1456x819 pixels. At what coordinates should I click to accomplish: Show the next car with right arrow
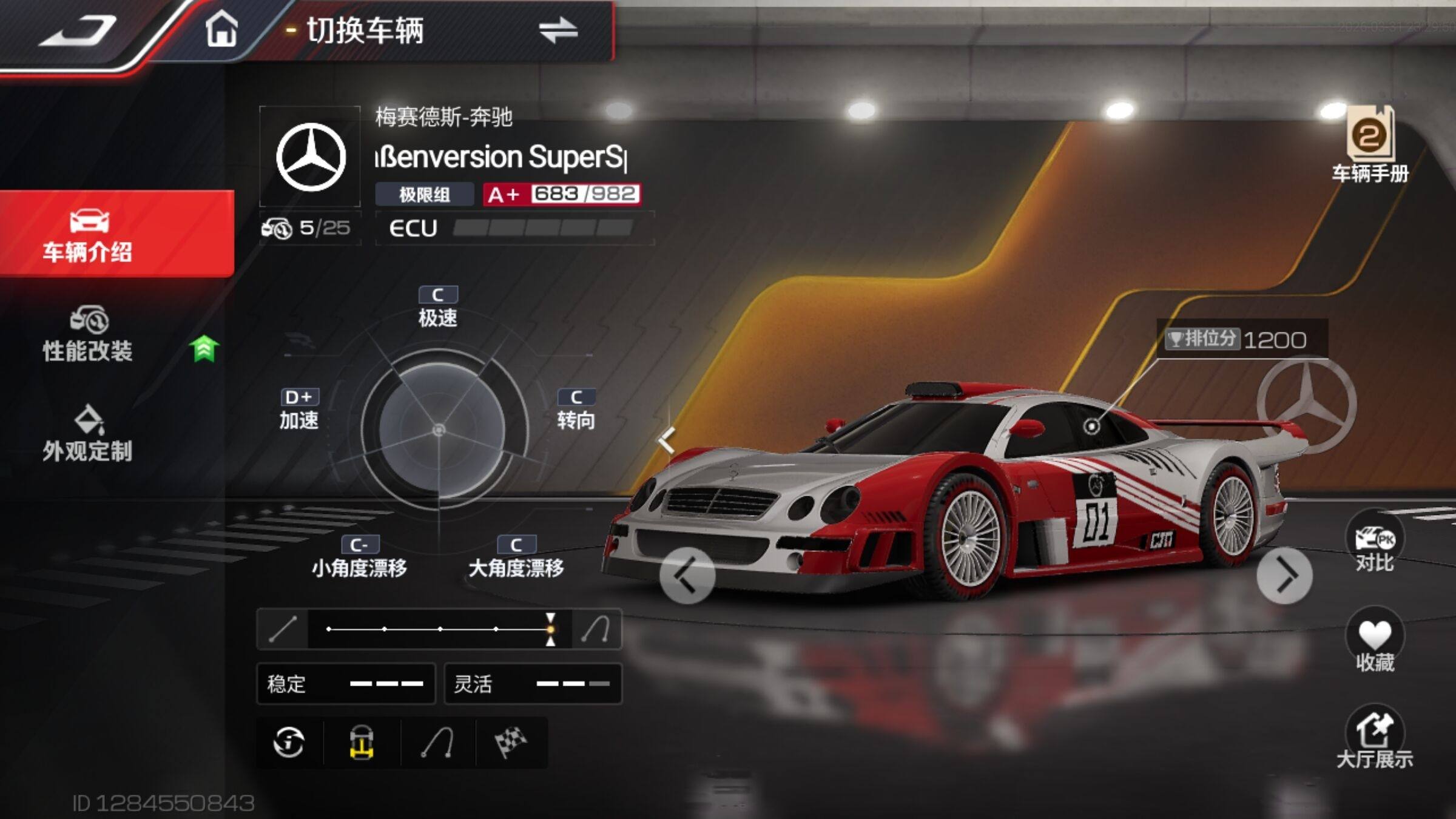coord(1284,576)
